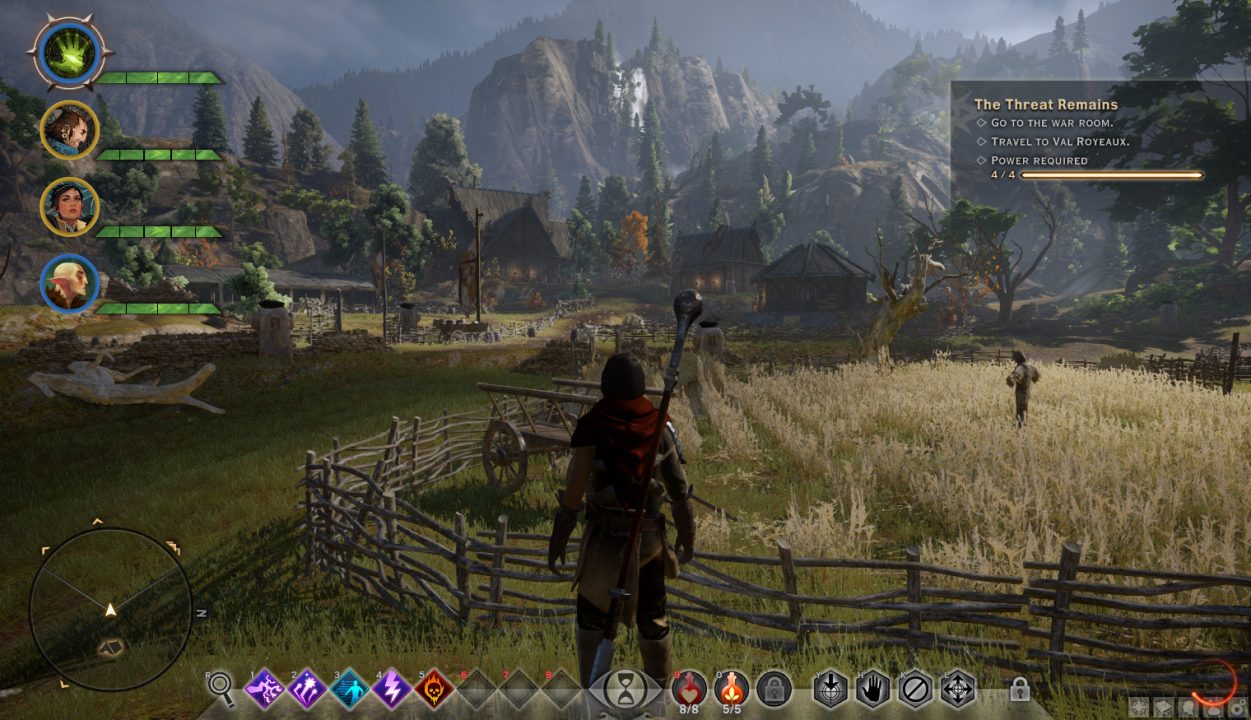1251x720 pixels.
Task: Open The Threat Remains quest tracker
Action: click(1046, 104)
